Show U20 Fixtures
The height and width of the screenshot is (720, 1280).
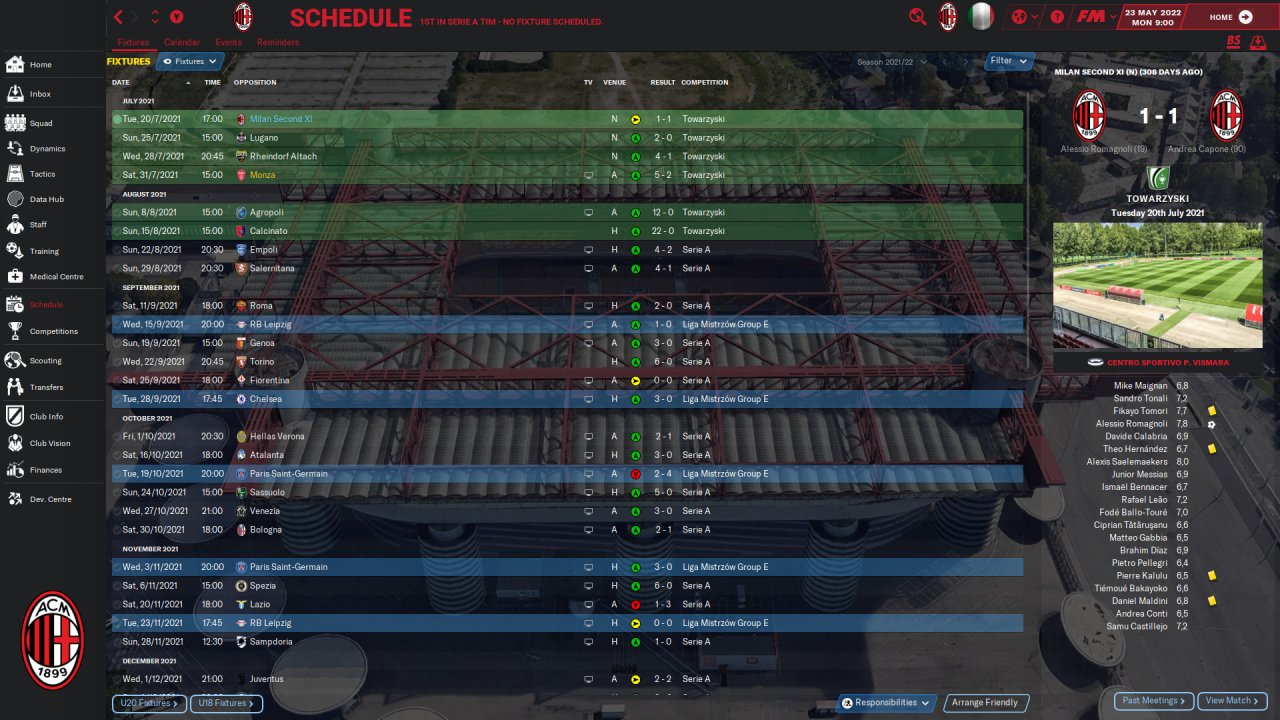(148, 703)
